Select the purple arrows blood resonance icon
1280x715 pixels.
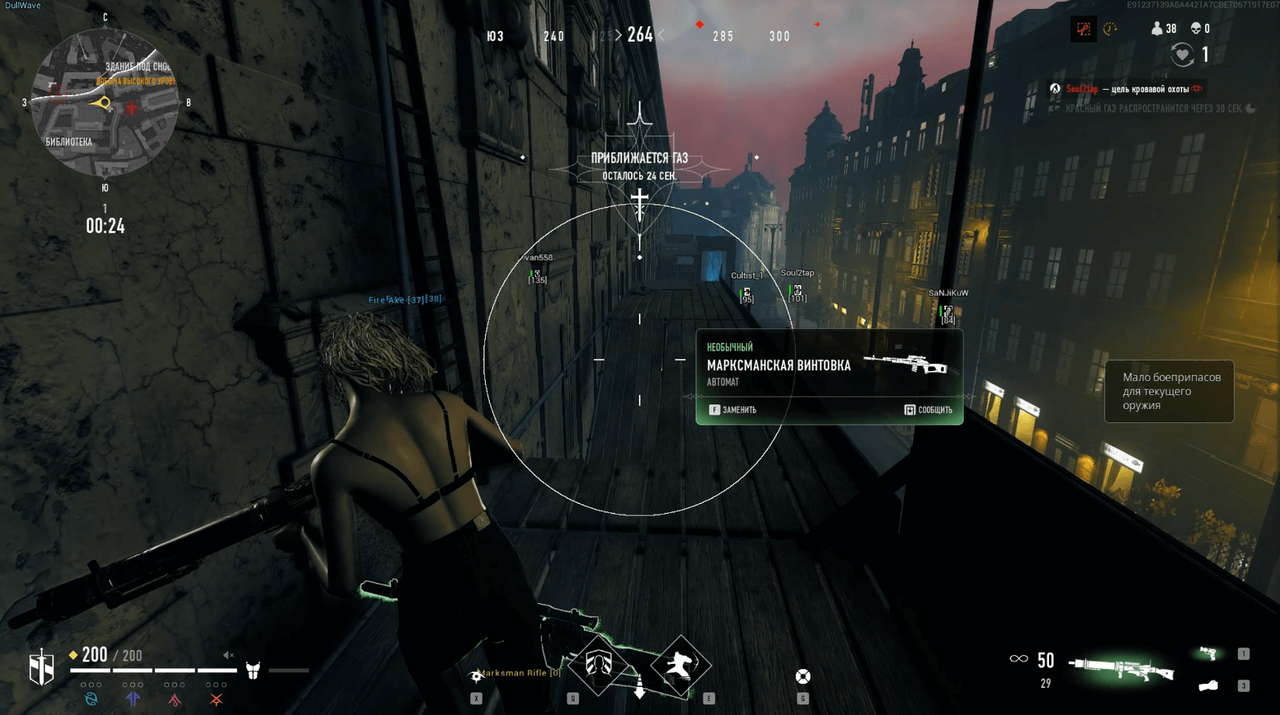[x=133, y=697]
